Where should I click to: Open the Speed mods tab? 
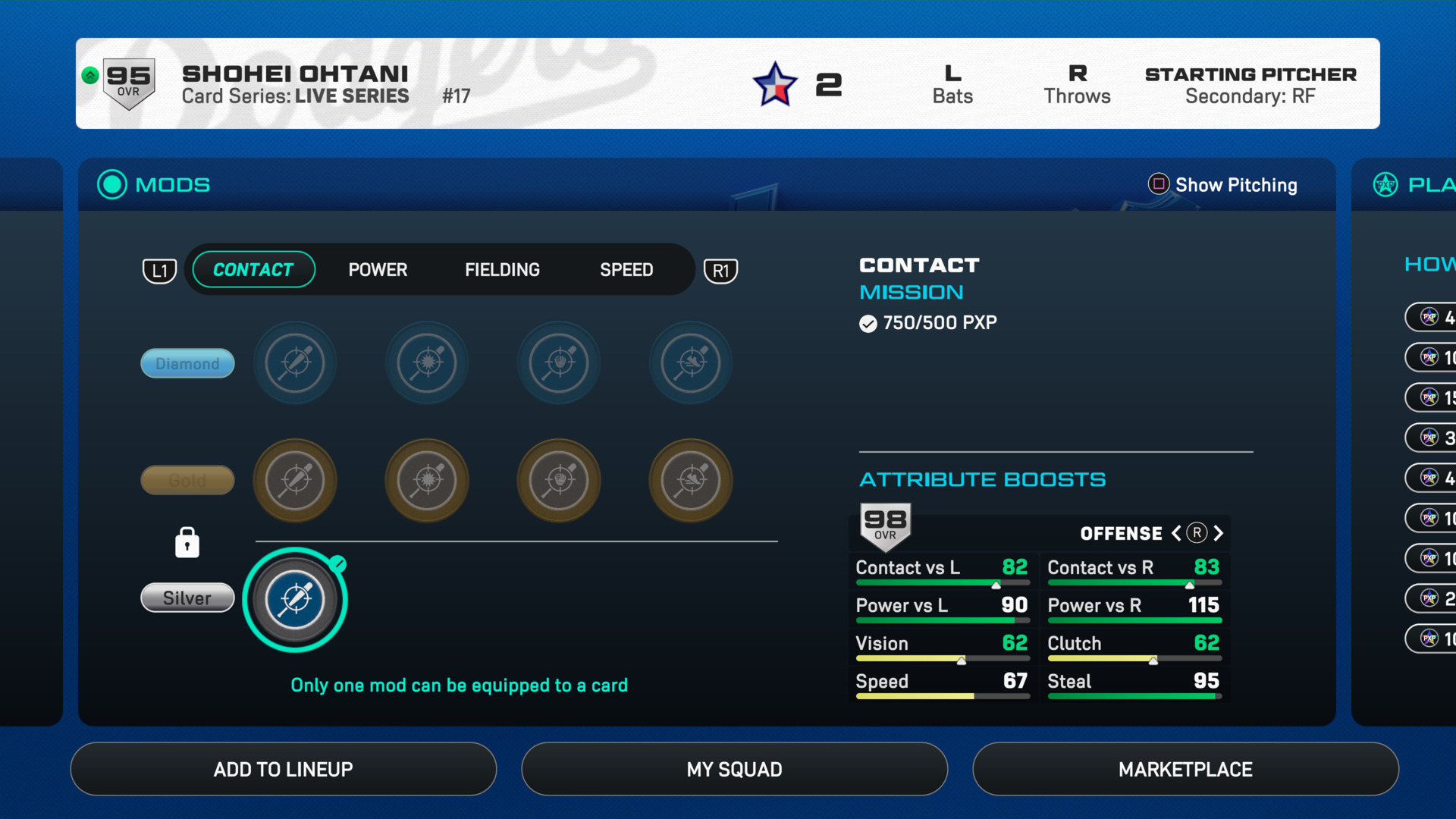[626, 270]
